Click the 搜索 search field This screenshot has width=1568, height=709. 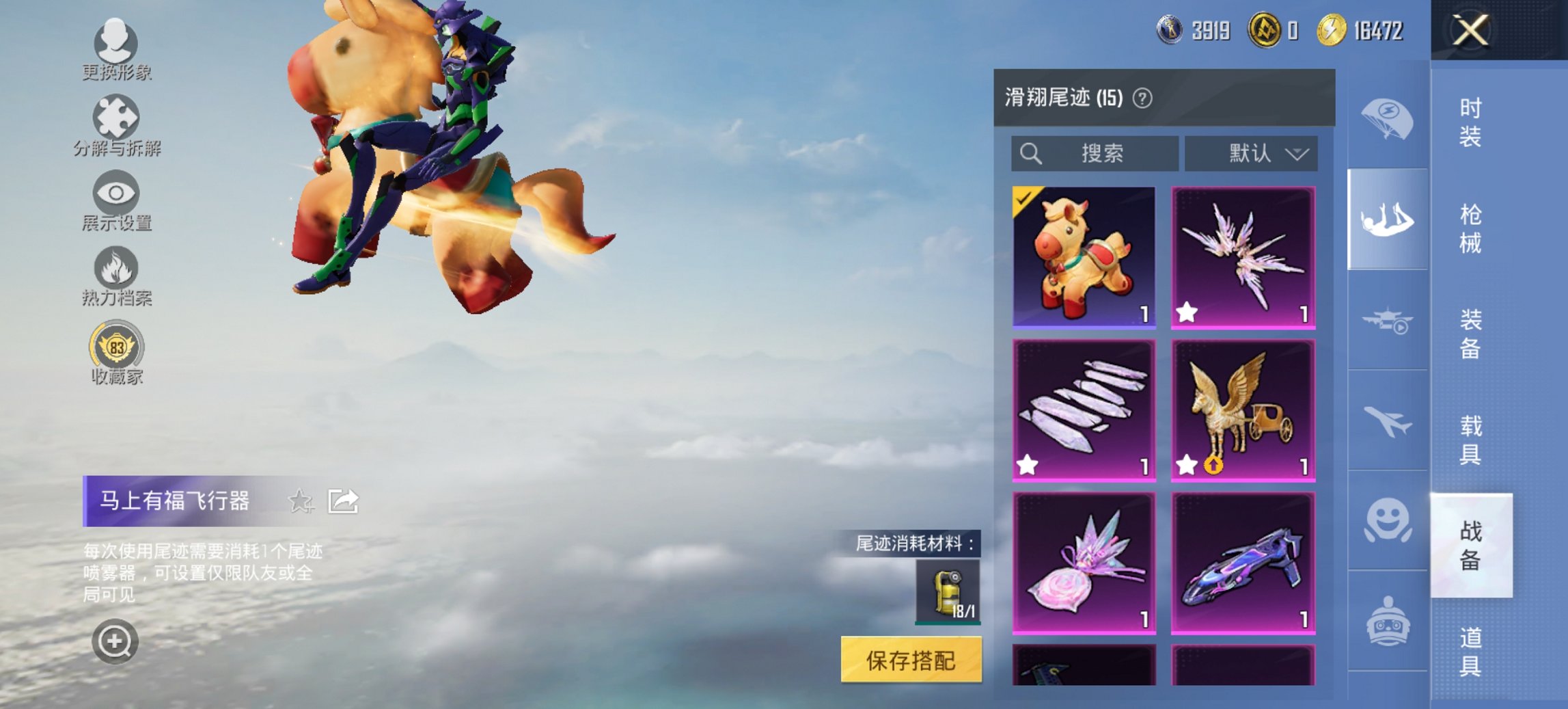click(x=1093, y=154)
